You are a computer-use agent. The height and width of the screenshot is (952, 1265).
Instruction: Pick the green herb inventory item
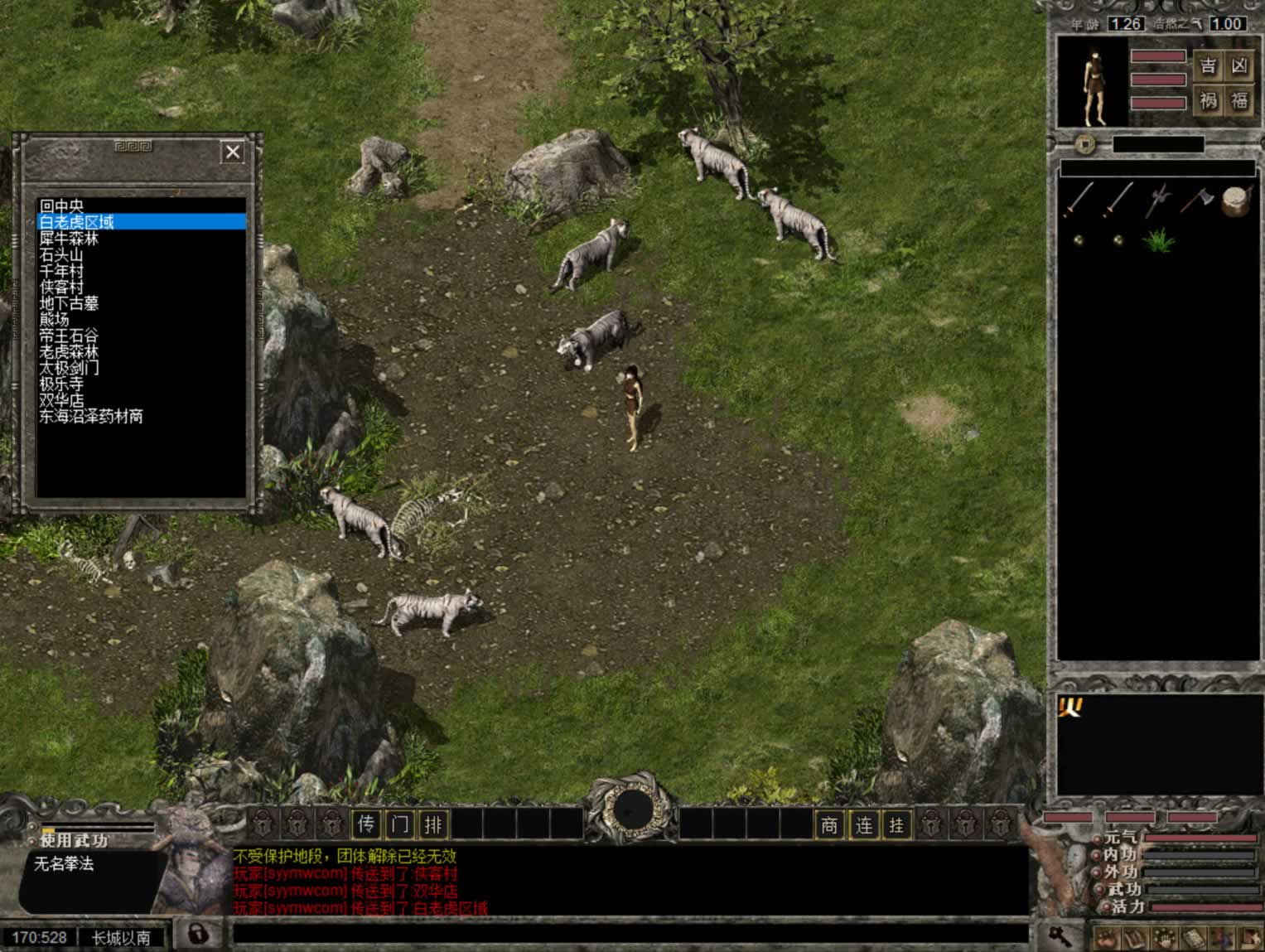click(1158, 240)
